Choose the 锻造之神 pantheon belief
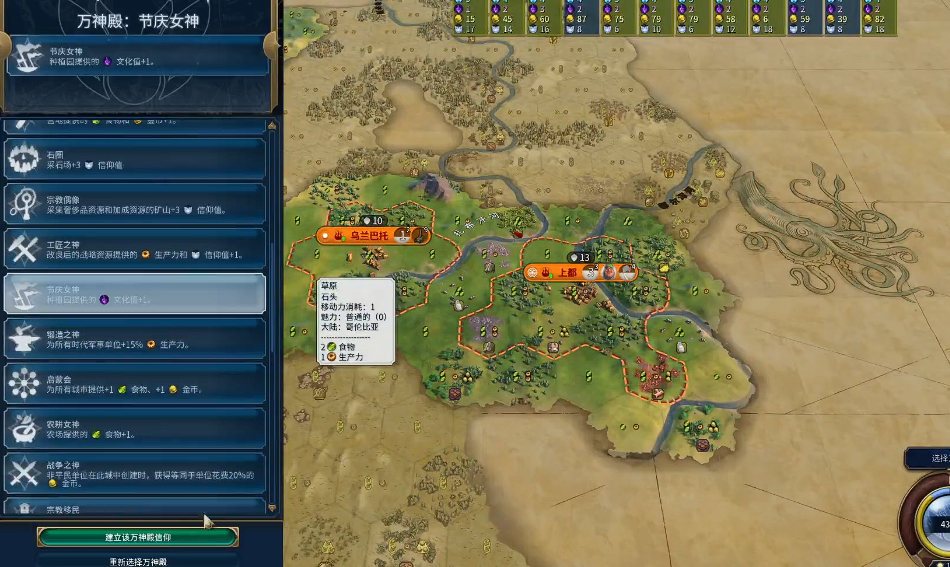This screenshot has width=950, height=567. point(135,338)
